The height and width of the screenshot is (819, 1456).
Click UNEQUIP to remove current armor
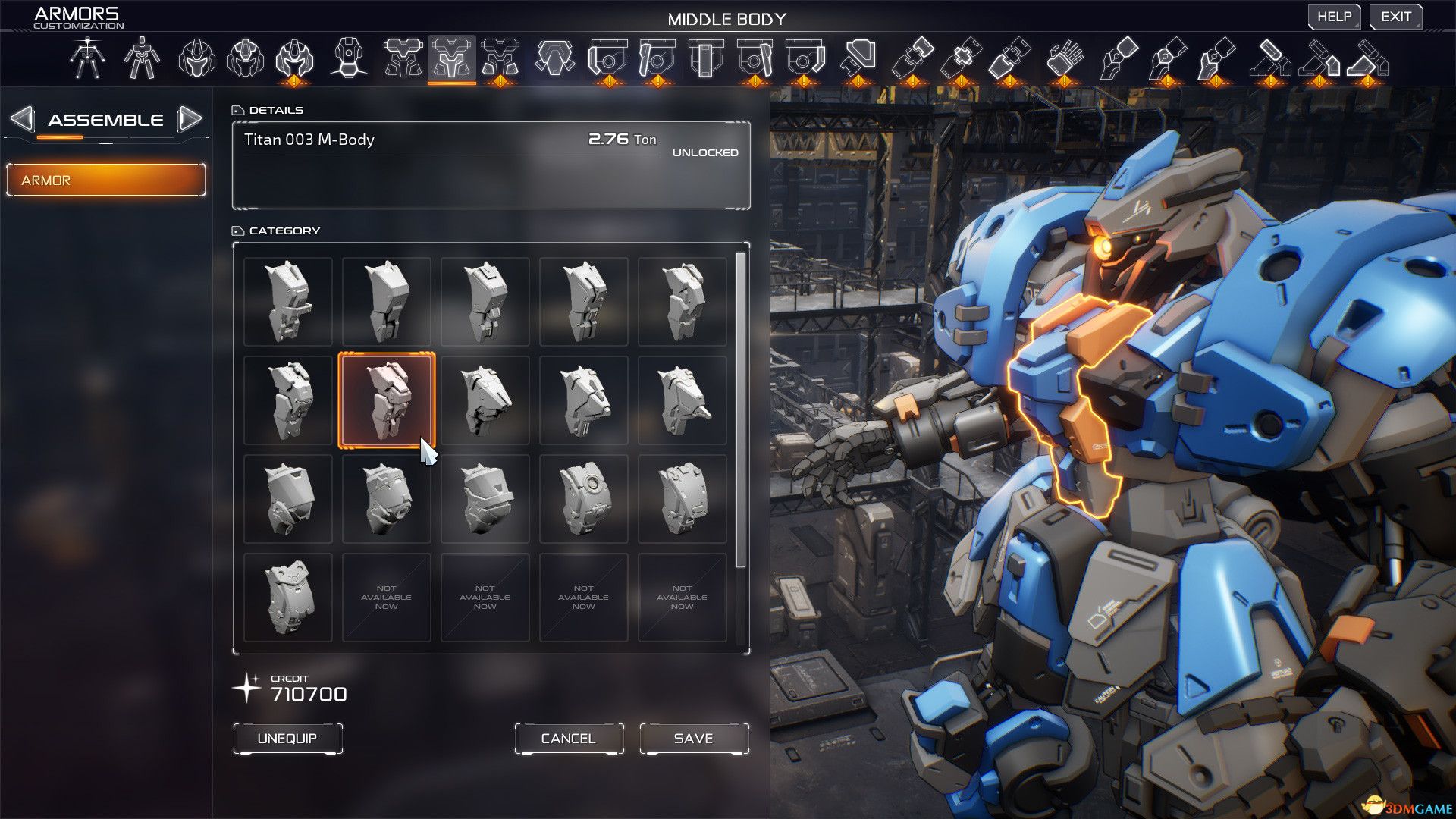287,737
